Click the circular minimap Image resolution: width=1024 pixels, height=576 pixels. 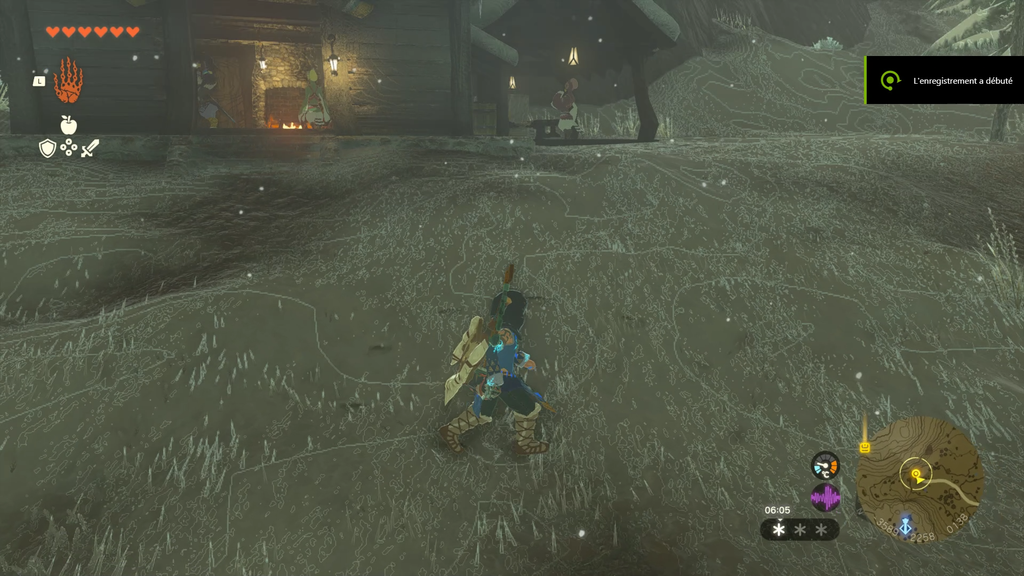(920, 479)
